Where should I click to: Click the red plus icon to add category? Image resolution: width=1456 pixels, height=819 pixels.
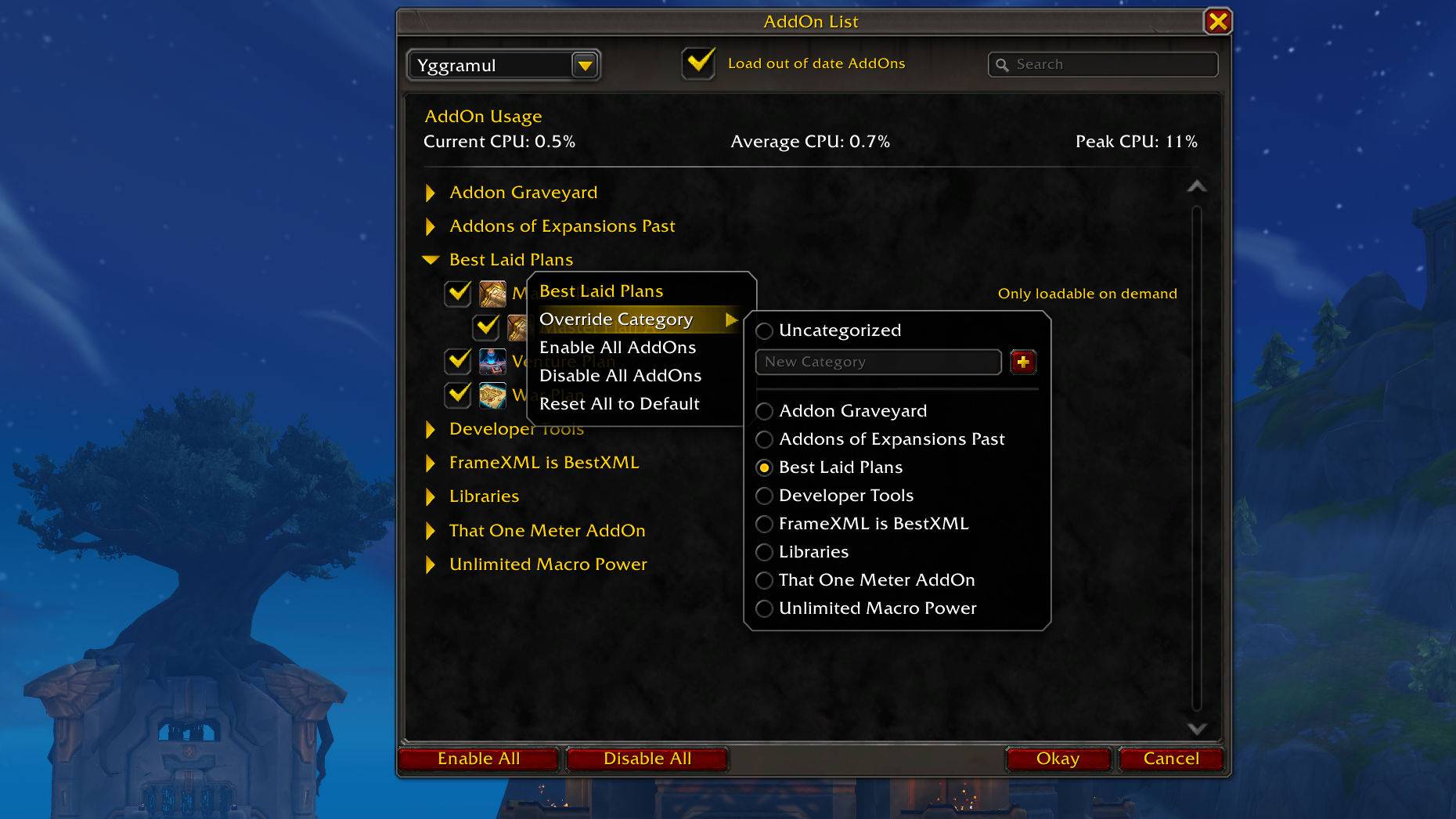coord(1023,362)
